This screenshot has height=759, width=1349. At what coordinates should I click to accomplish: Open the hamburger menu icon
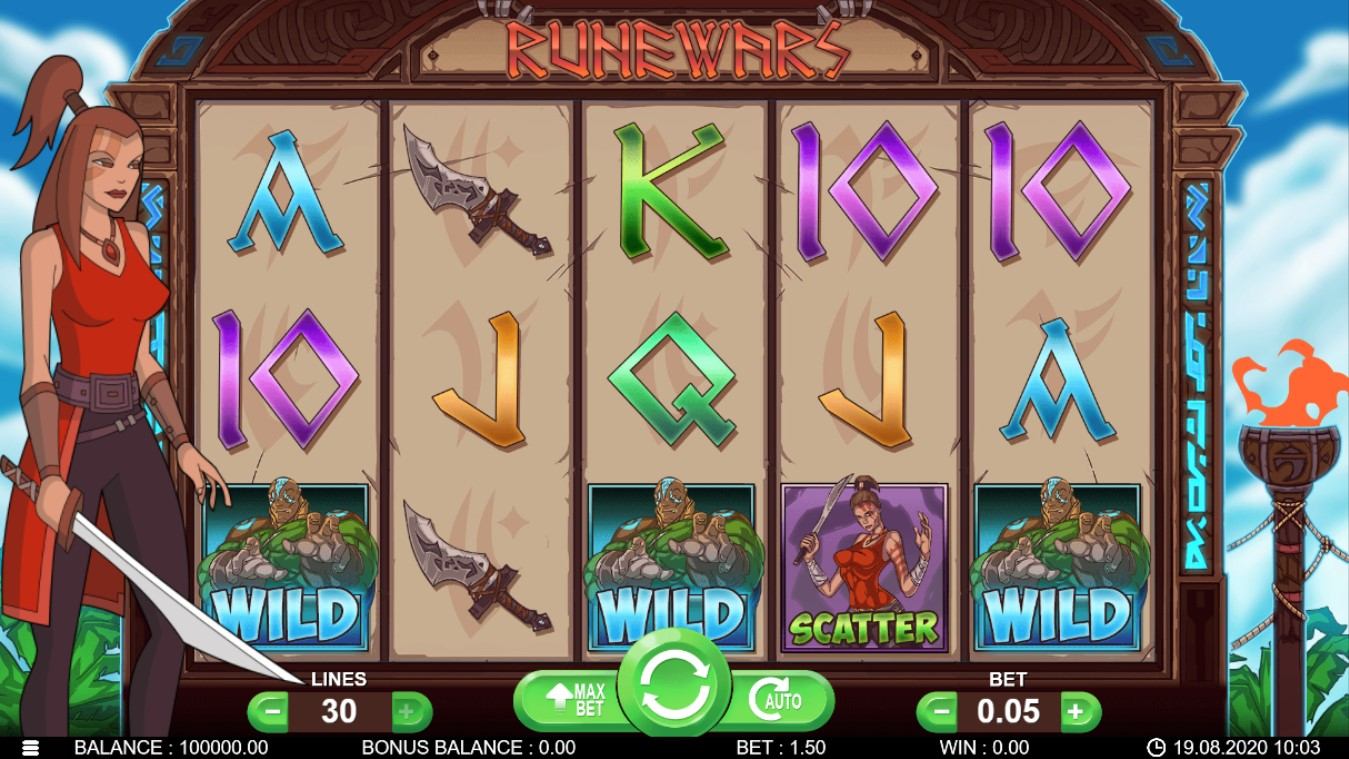[30, 747]
